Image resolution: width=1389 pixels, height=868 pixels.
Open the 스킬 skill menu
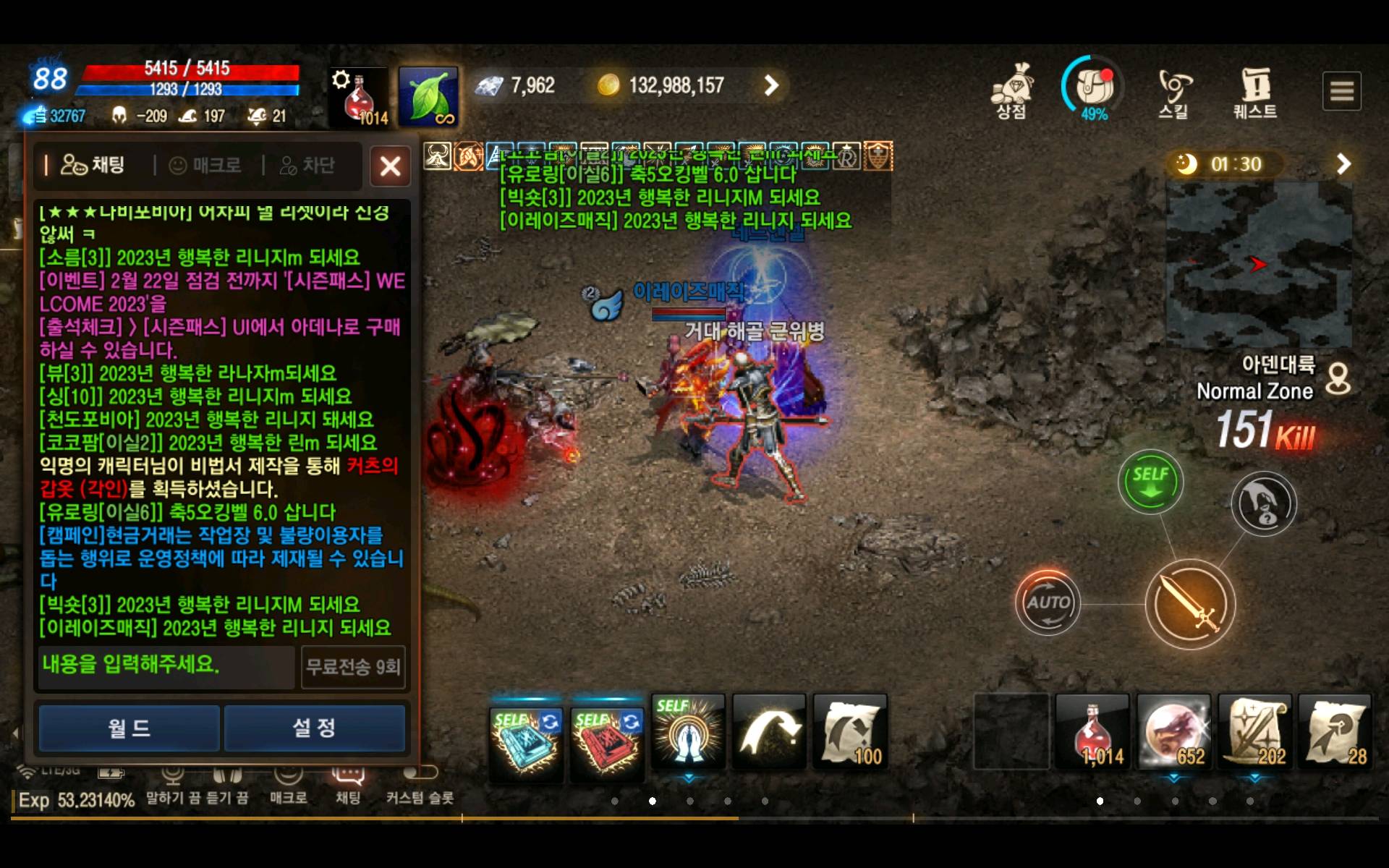[1173, 93]
